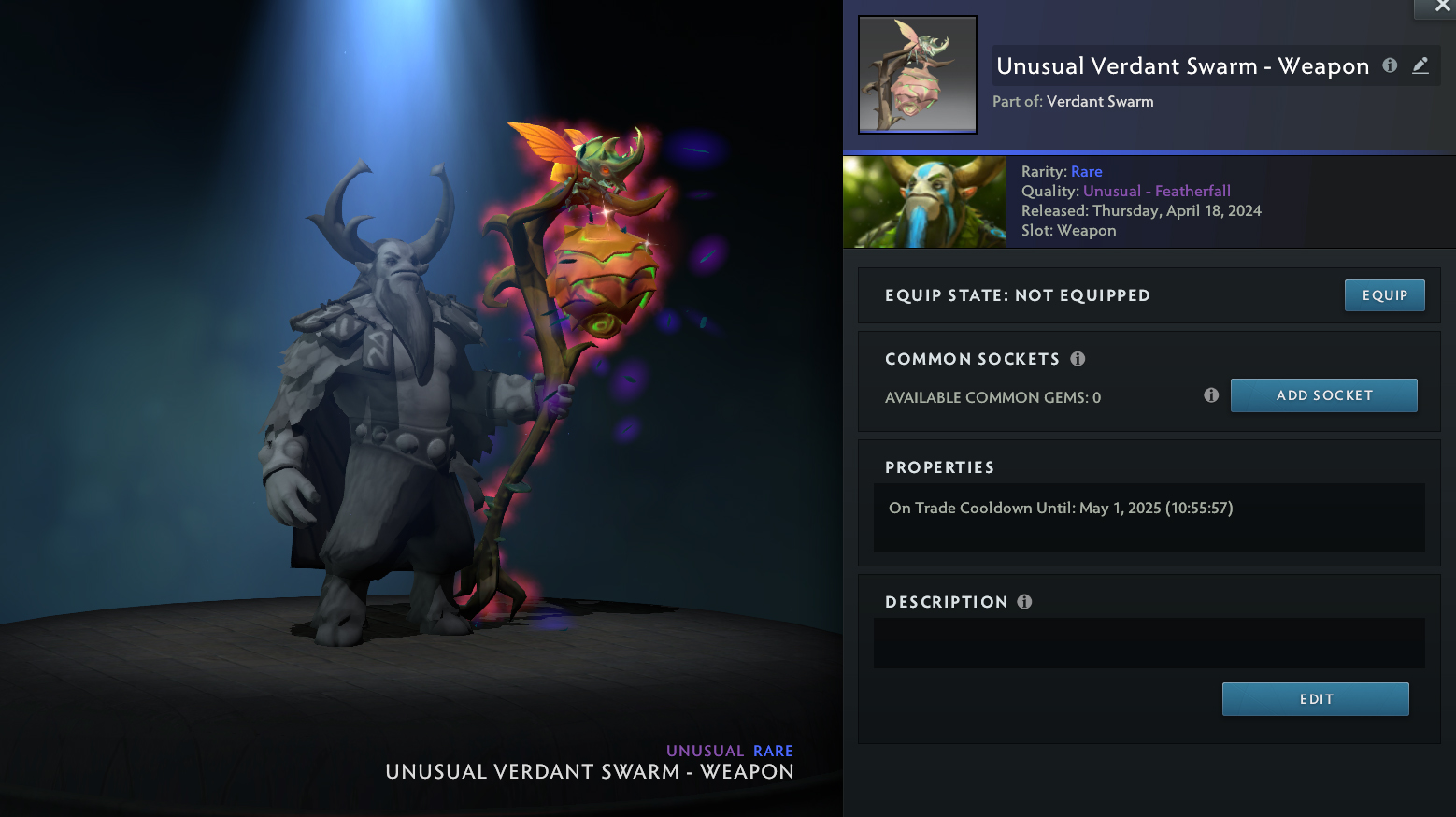Equip the Verdant Swarm weapon
Screen dimensions: 1456x817
(x=1384, y=295)
